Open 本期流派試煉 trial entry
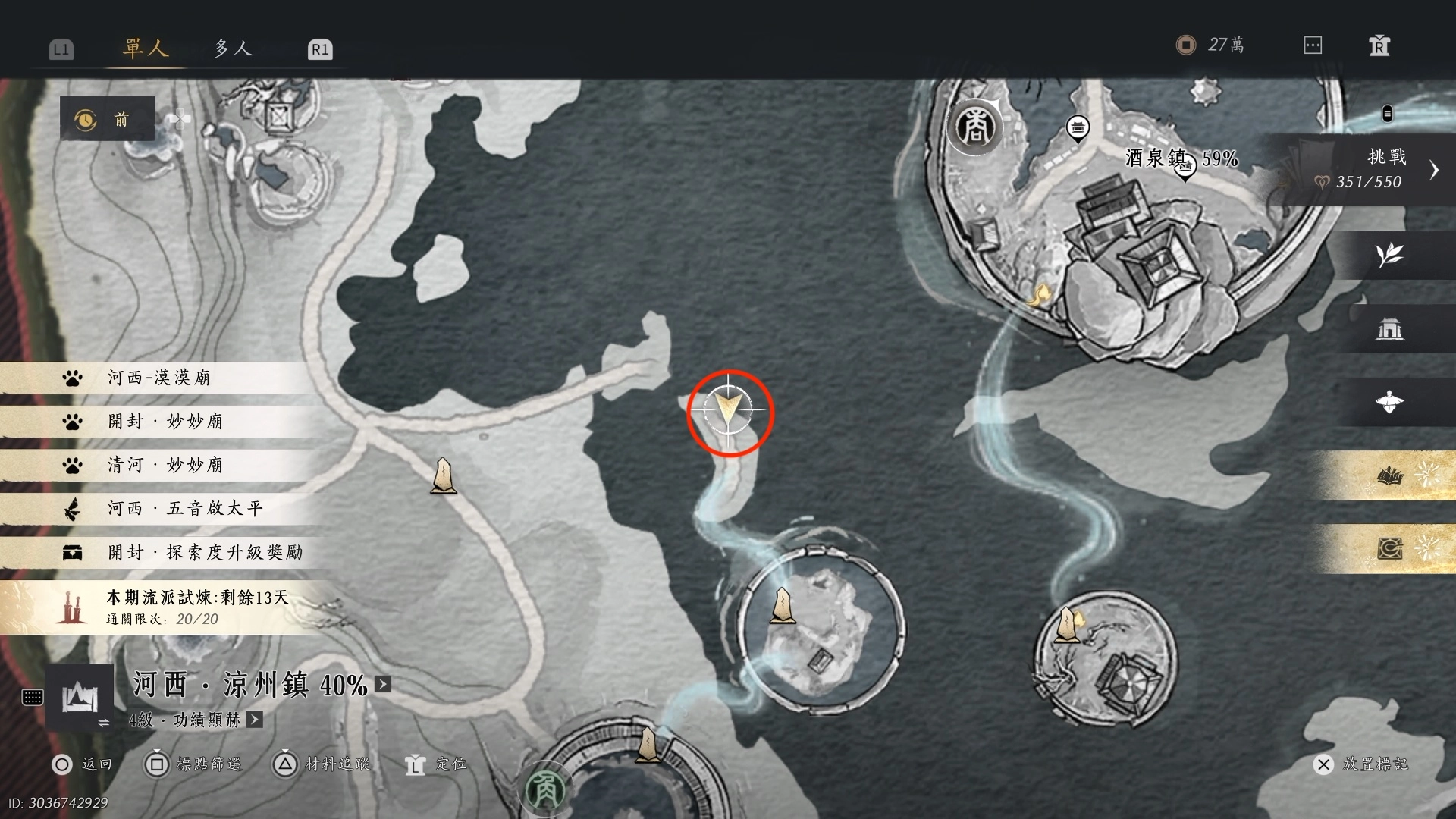This screenshot has width=1456, height=819. 196,607
